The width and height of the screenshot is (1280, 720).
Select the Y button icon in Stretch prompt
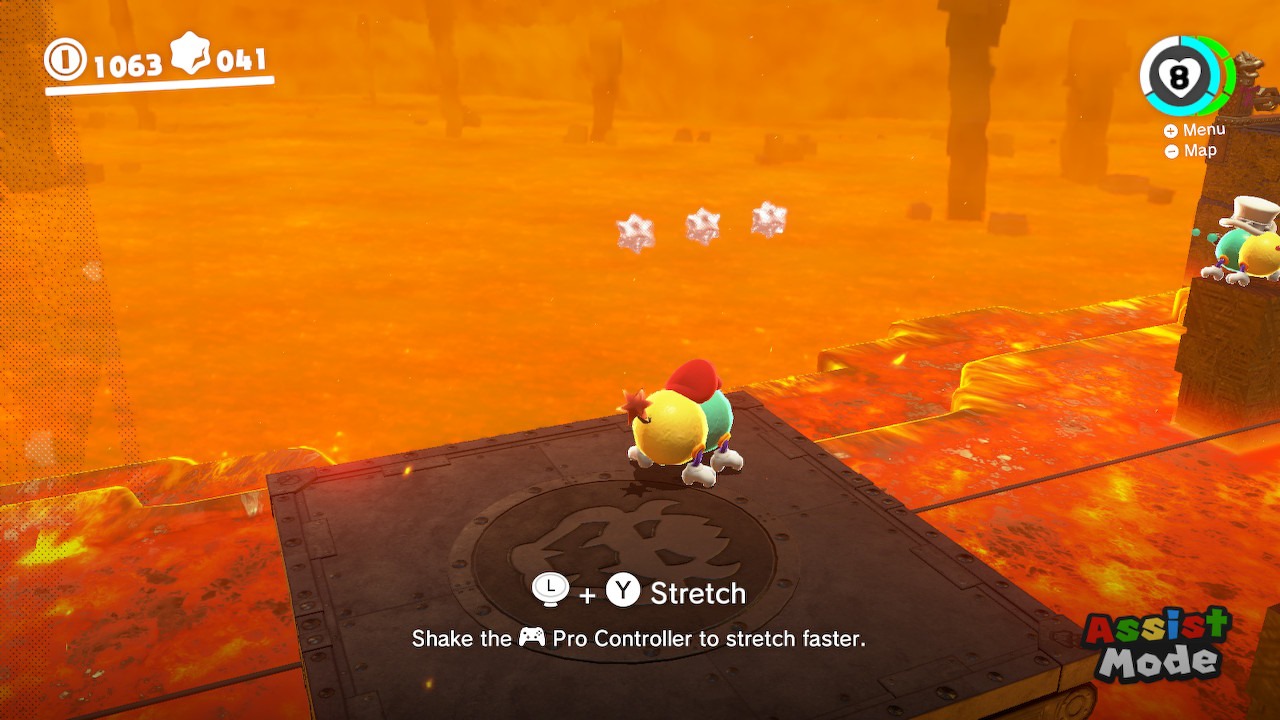pyautogui.click(x=621, y=593)
